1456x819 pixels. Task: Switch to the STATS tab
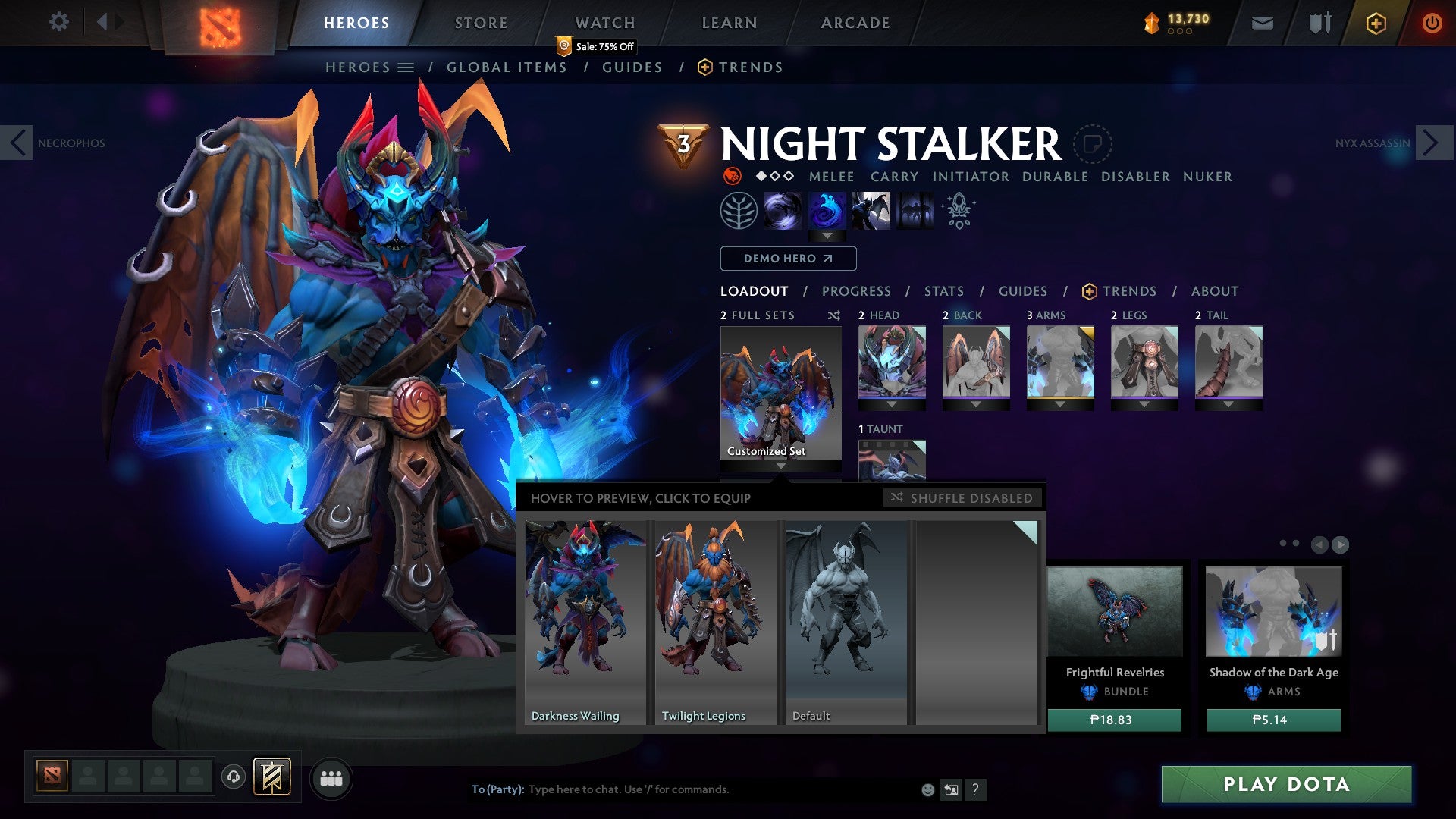(x=944, y=290)
